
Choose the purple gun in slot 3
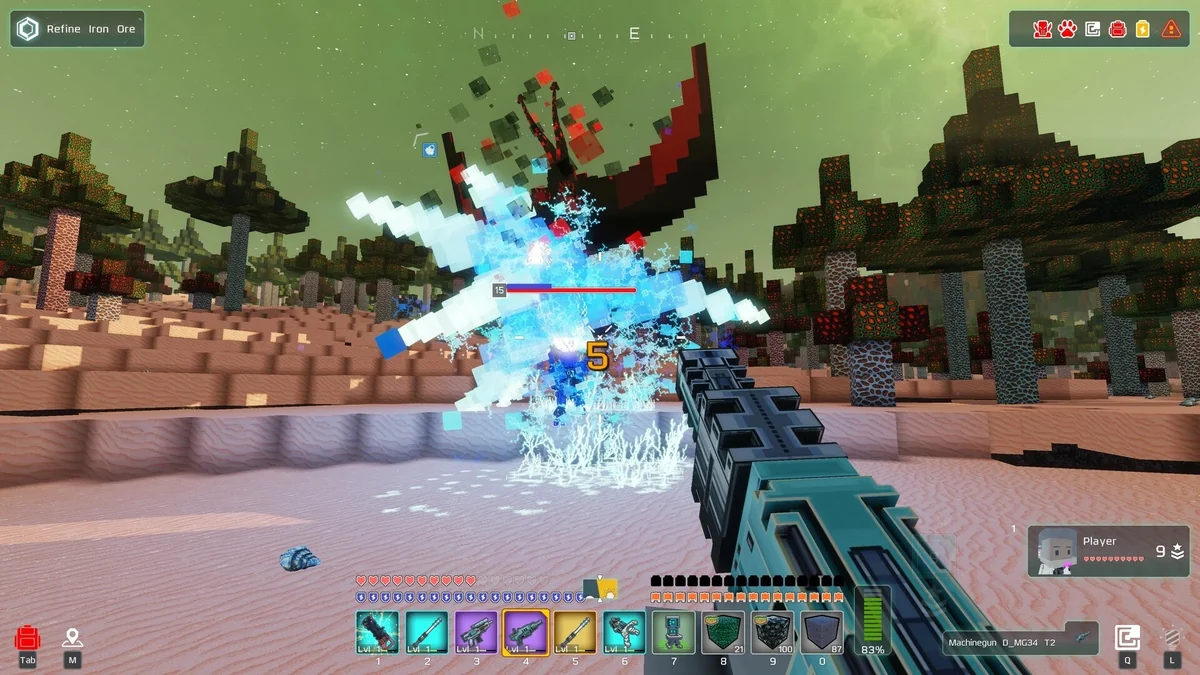coord(476,632)
